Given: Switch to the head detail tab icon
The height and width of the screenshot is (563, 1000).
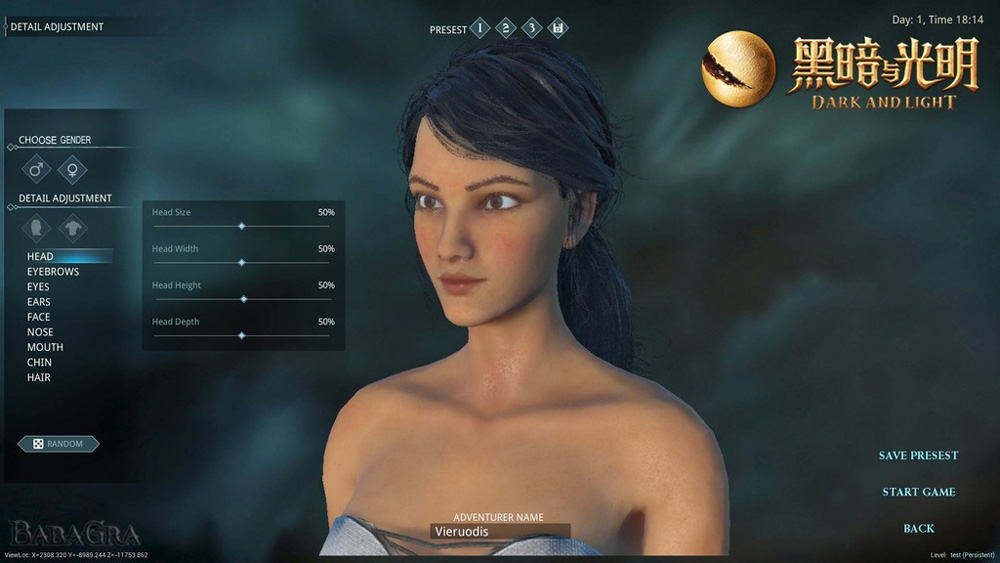Looking at the screenshot, I should [x=37, y=228].
